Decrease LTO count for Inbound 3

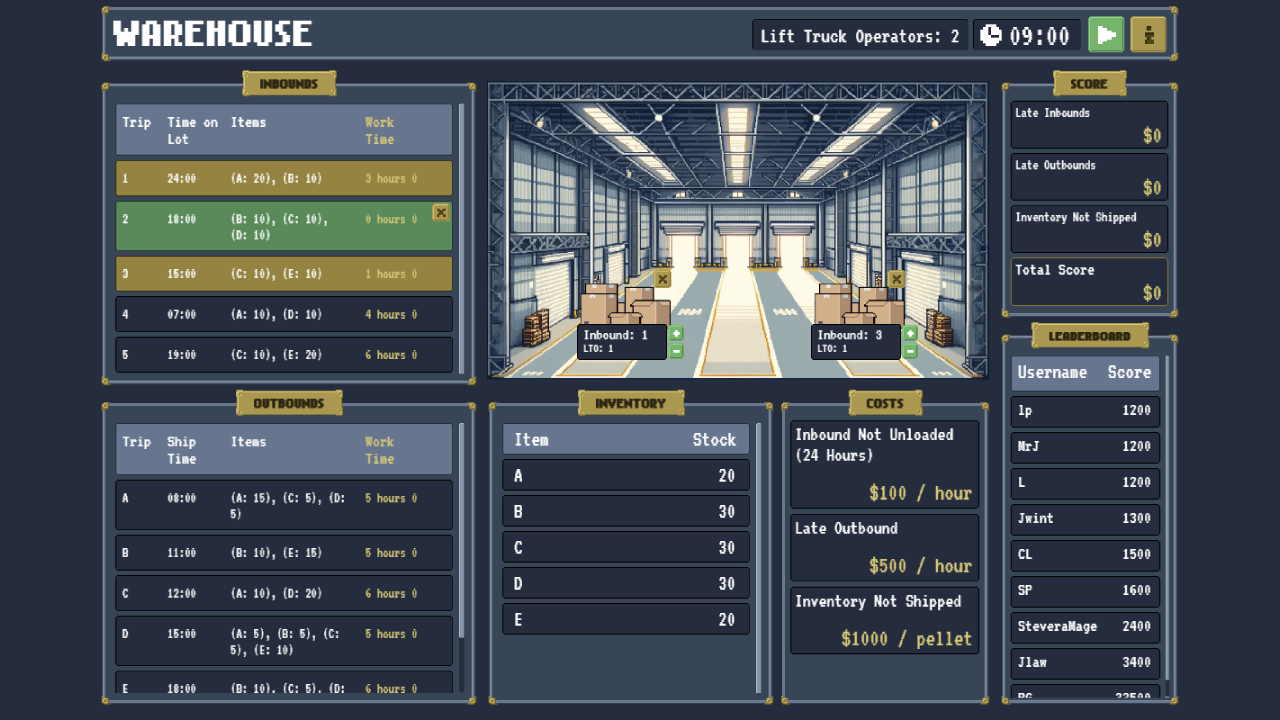coord(909,351)
